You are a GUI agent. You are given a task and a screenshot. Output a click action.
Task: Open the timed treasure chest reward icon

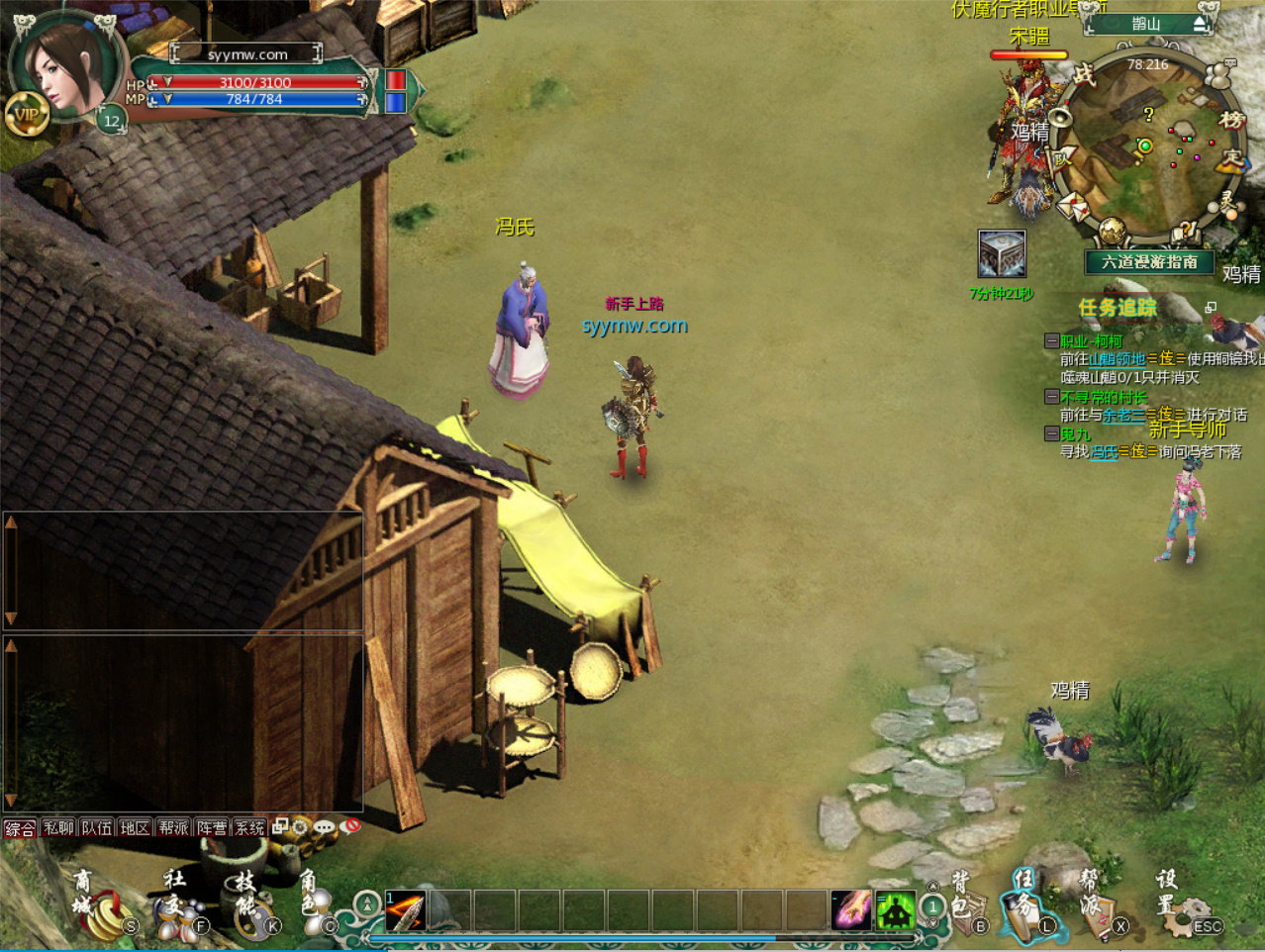1001,253
